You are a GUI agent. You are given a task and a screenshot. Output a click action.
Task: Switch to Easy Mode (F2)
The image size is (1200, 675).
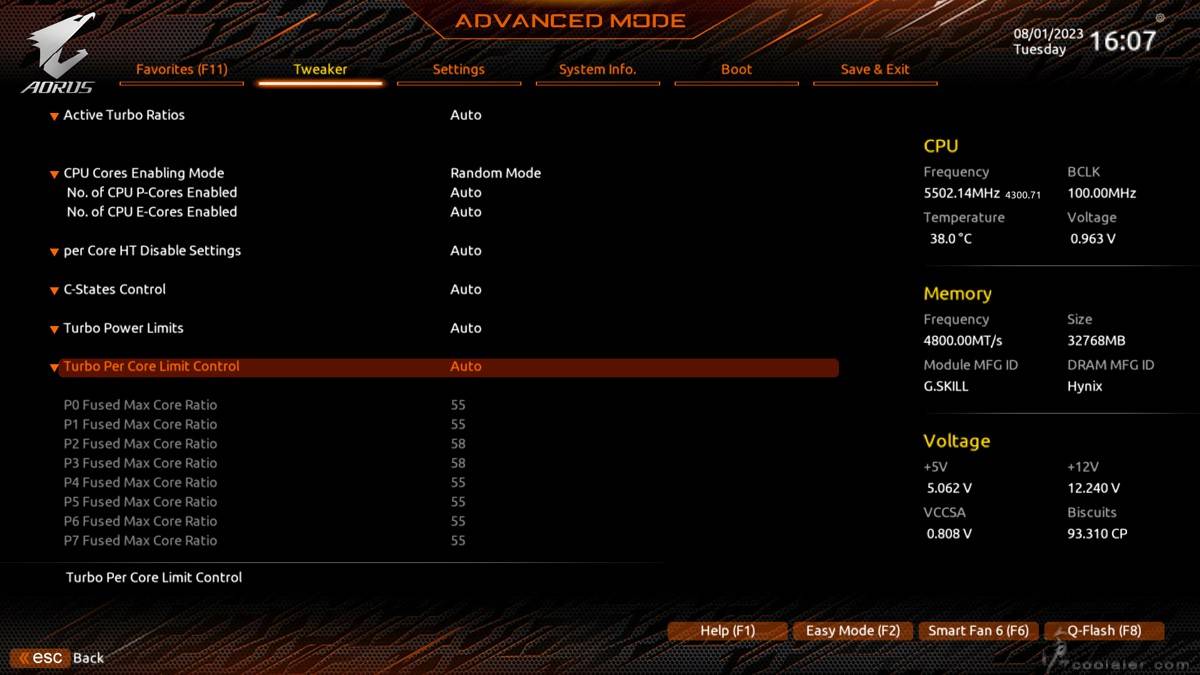pos(852,631)
